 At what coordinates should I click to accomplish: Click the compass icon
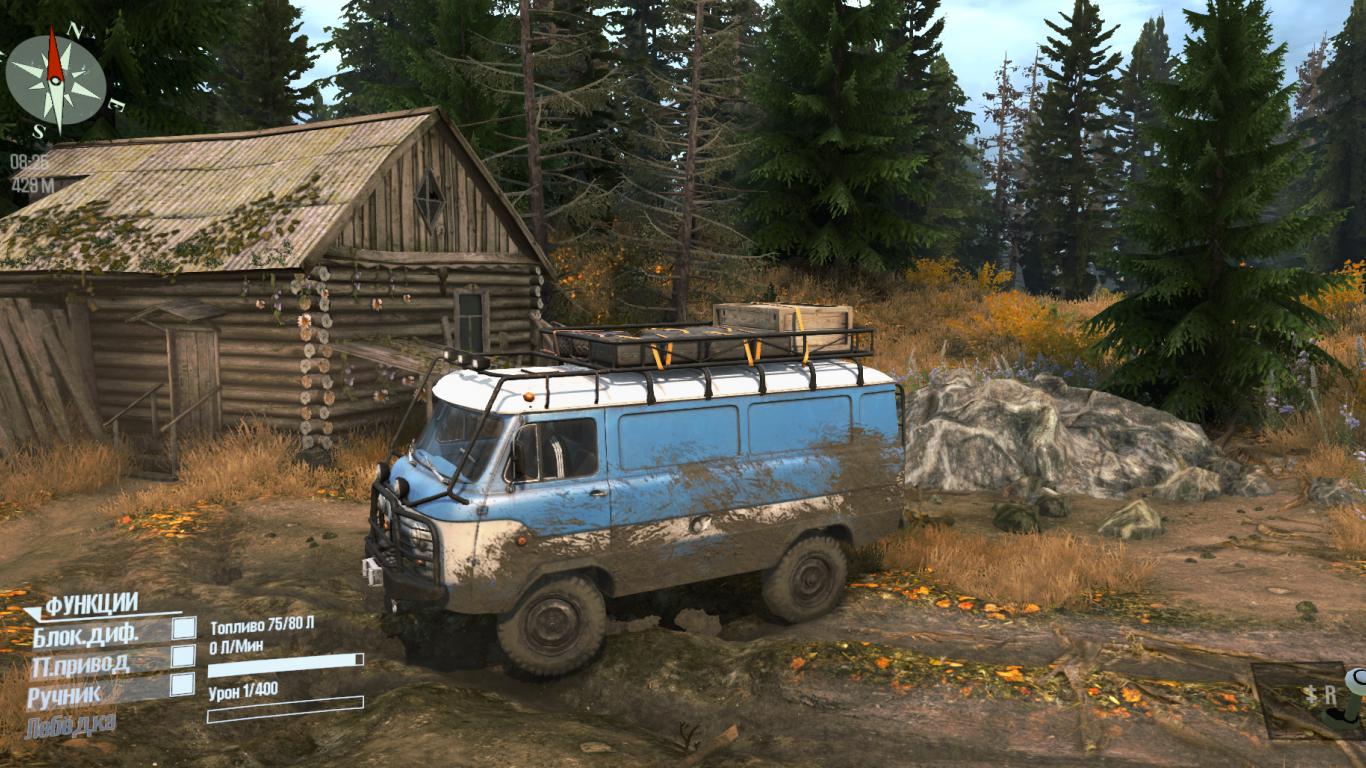55,80
